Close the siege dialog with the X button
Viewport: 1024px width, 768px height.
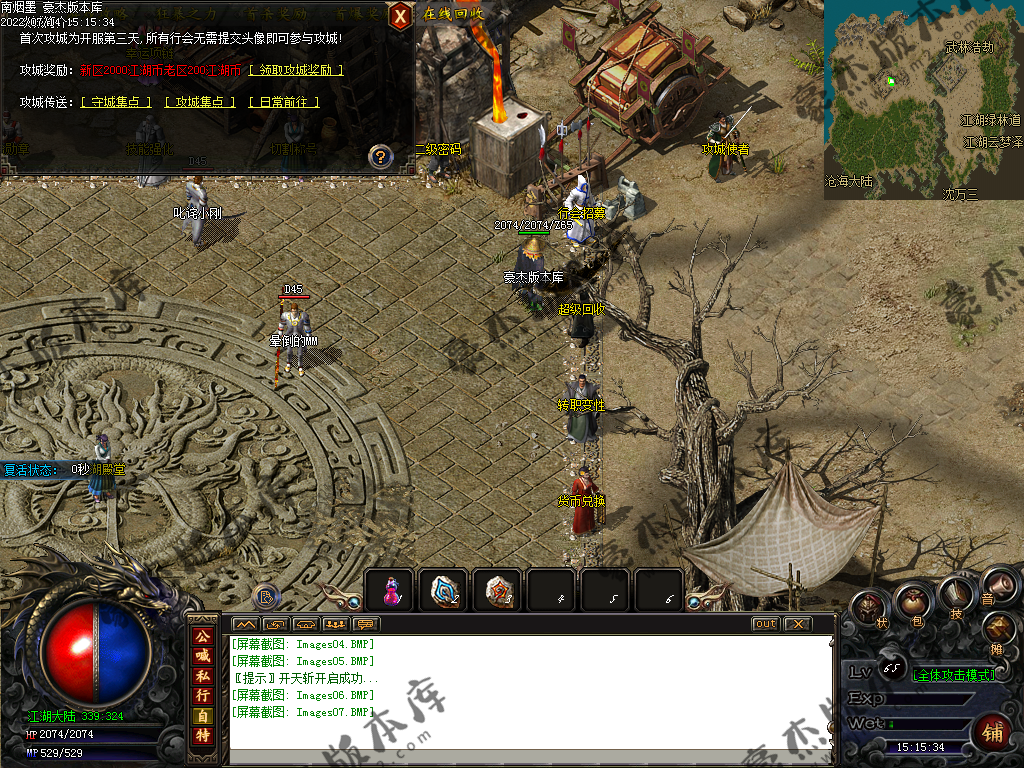coord(400,16)
